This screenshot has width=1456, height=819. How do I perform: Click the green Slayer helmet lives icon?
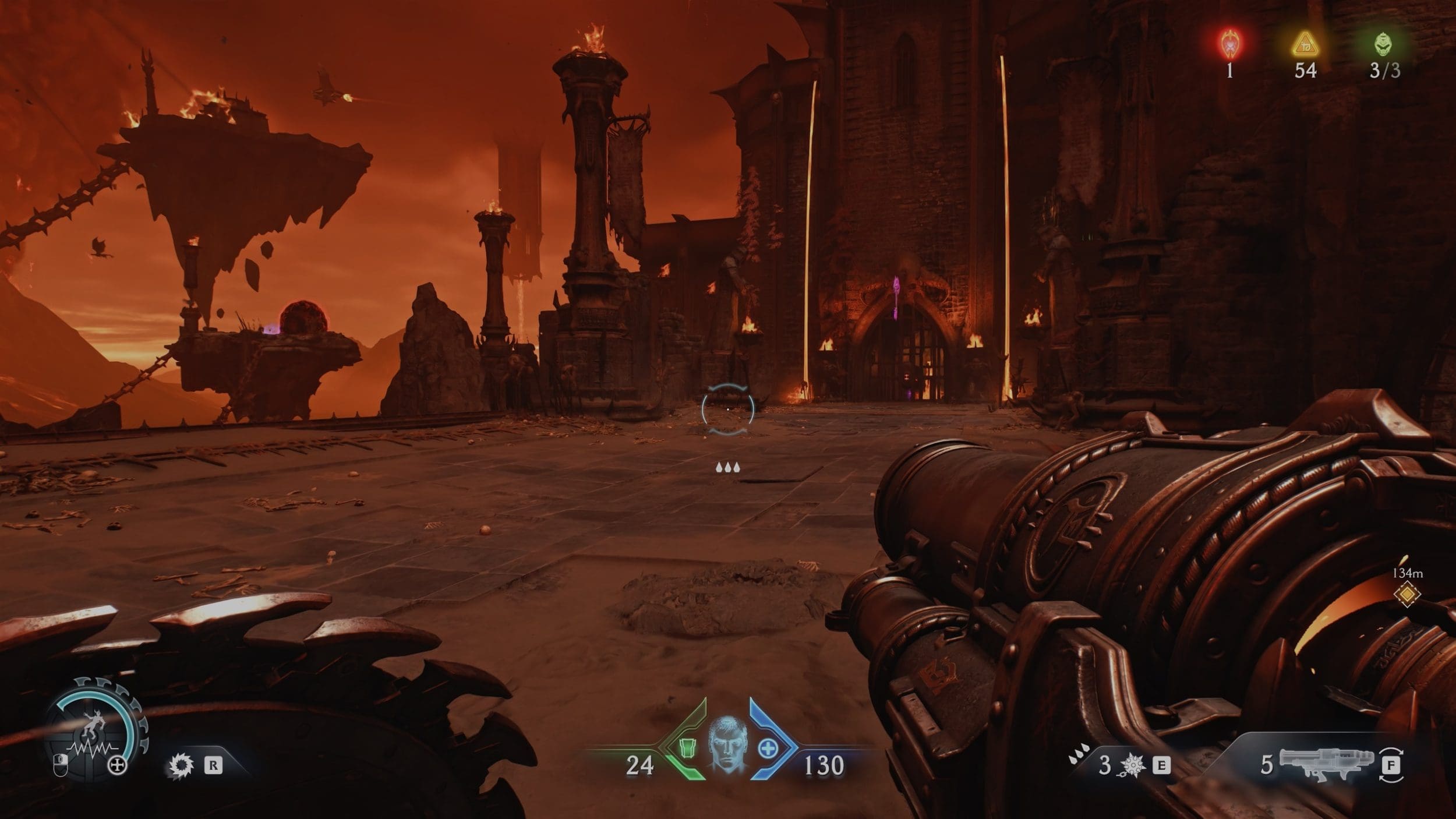pos(1384,44)
